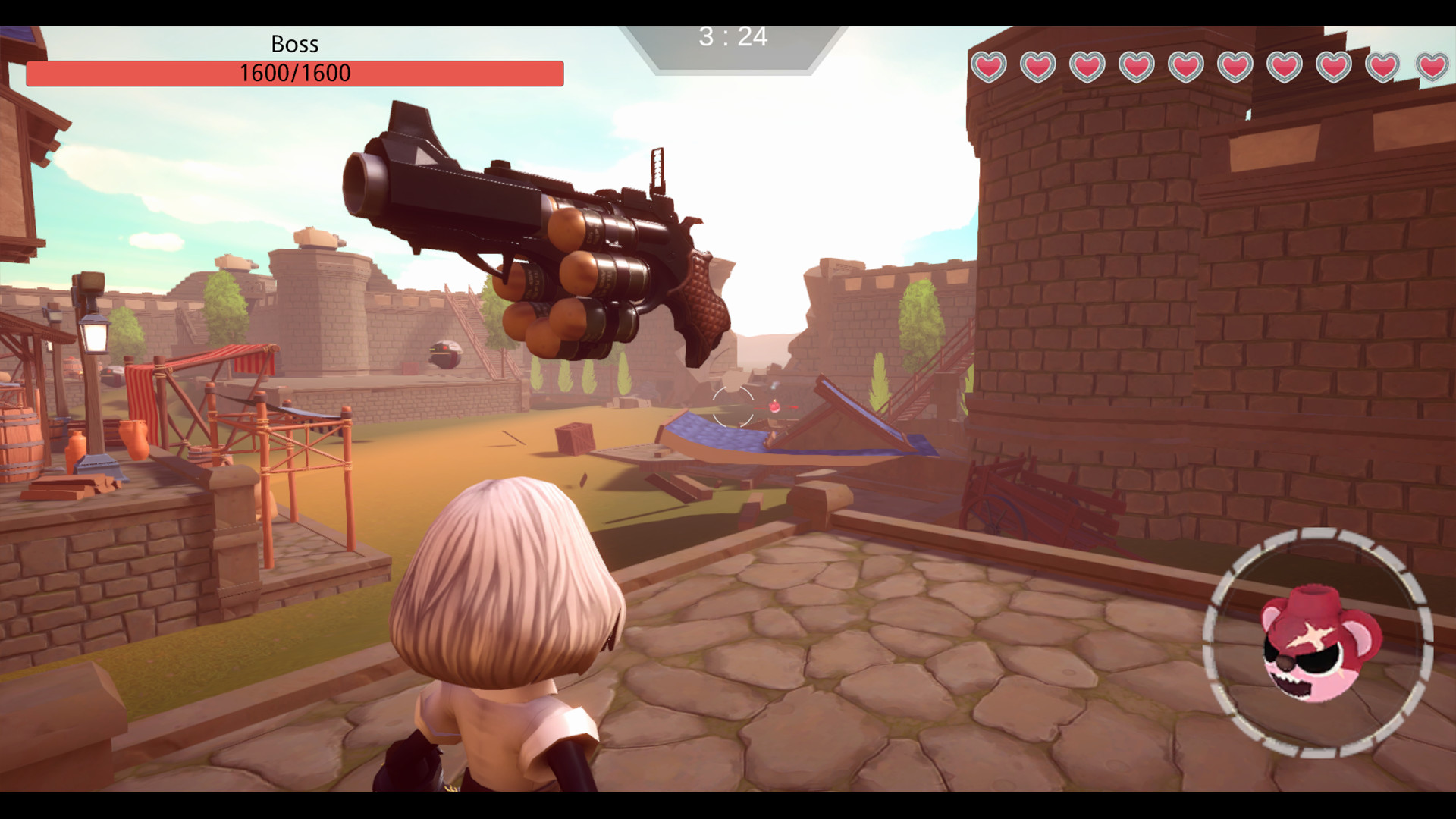Click the match timer showing 3:24
The width and height of the screenshot is (1456, 819).
[x=733, y=35]
